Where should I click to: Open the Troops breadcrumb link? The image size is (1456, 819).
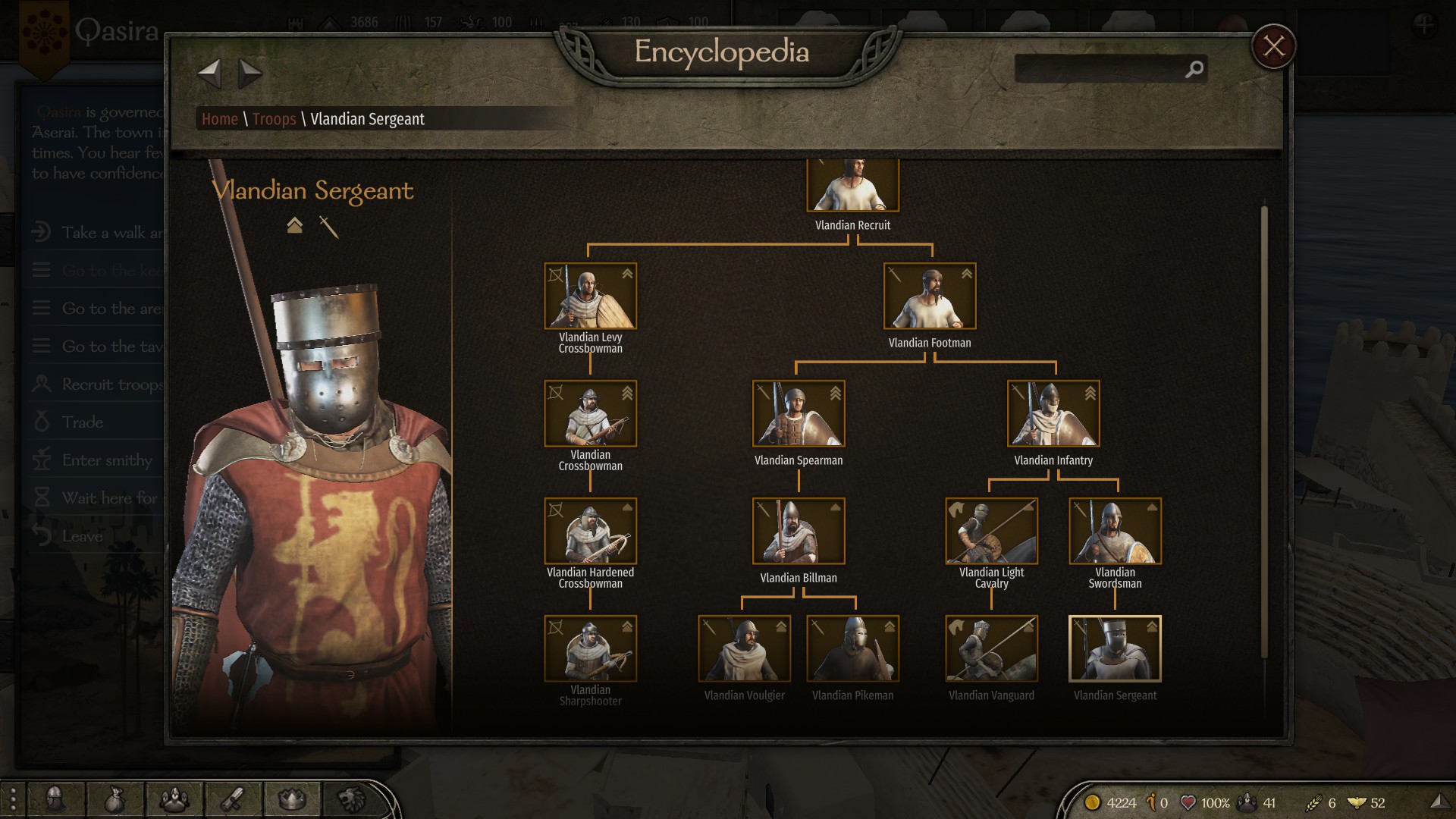[274, 119]
